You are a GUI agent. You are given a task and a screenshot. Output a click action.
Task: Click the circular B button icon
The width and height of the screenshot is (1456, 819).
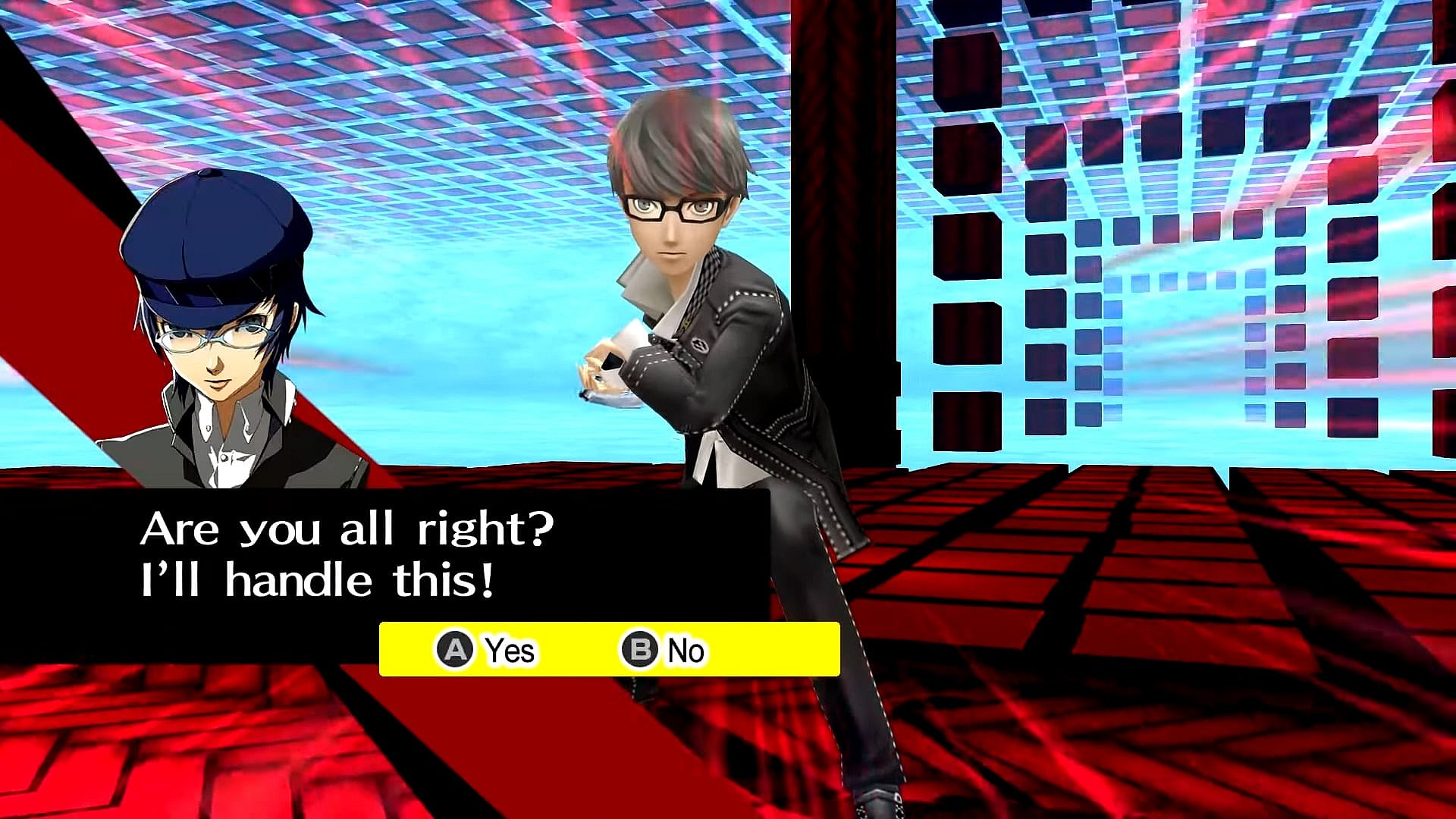(641, 650)
